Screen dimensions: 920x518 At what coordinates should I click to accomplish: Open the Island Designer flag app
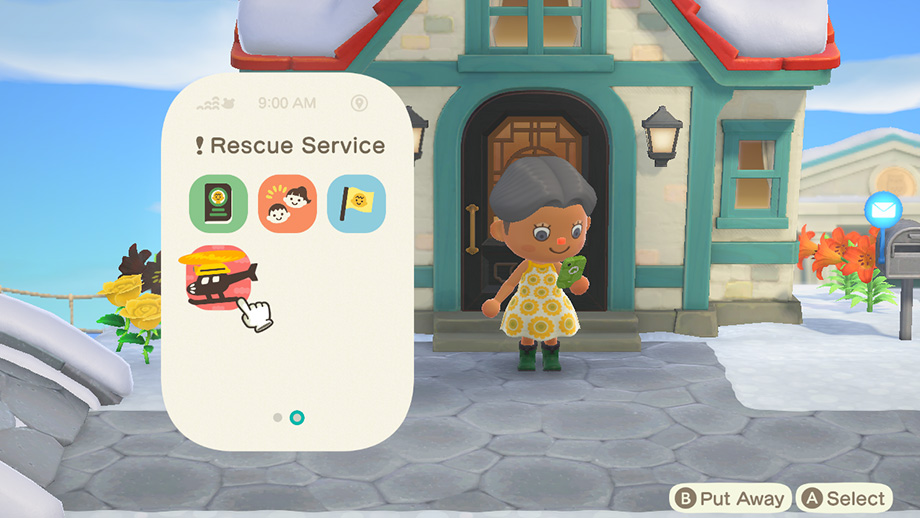356,204
